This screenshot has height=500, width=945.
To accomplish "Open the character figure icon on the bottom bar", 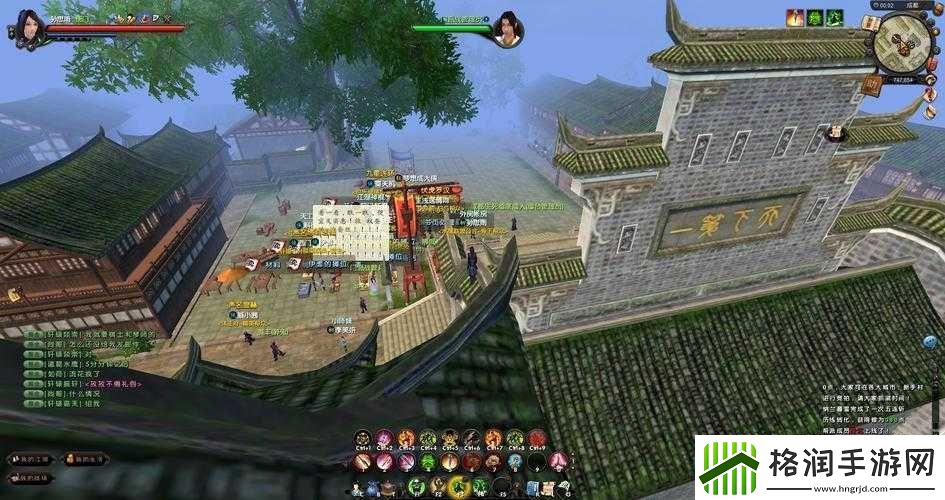I will coord(357,488).
